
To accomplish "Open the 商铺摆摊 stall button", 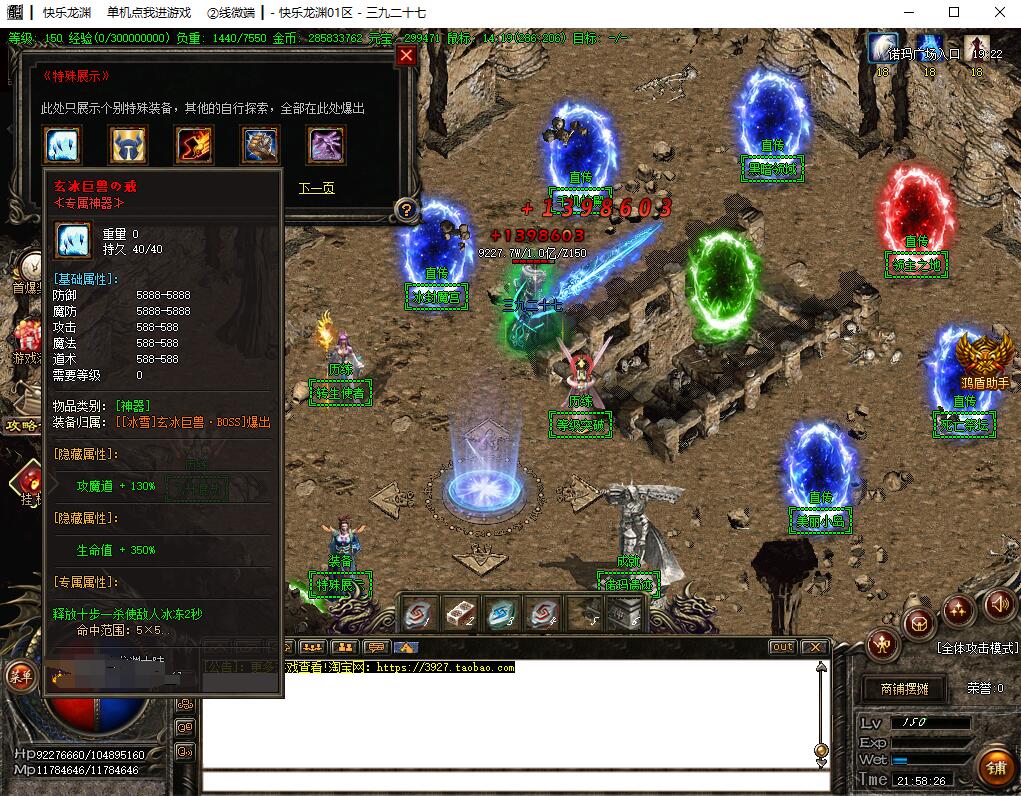I will click(x=904, y=689).
